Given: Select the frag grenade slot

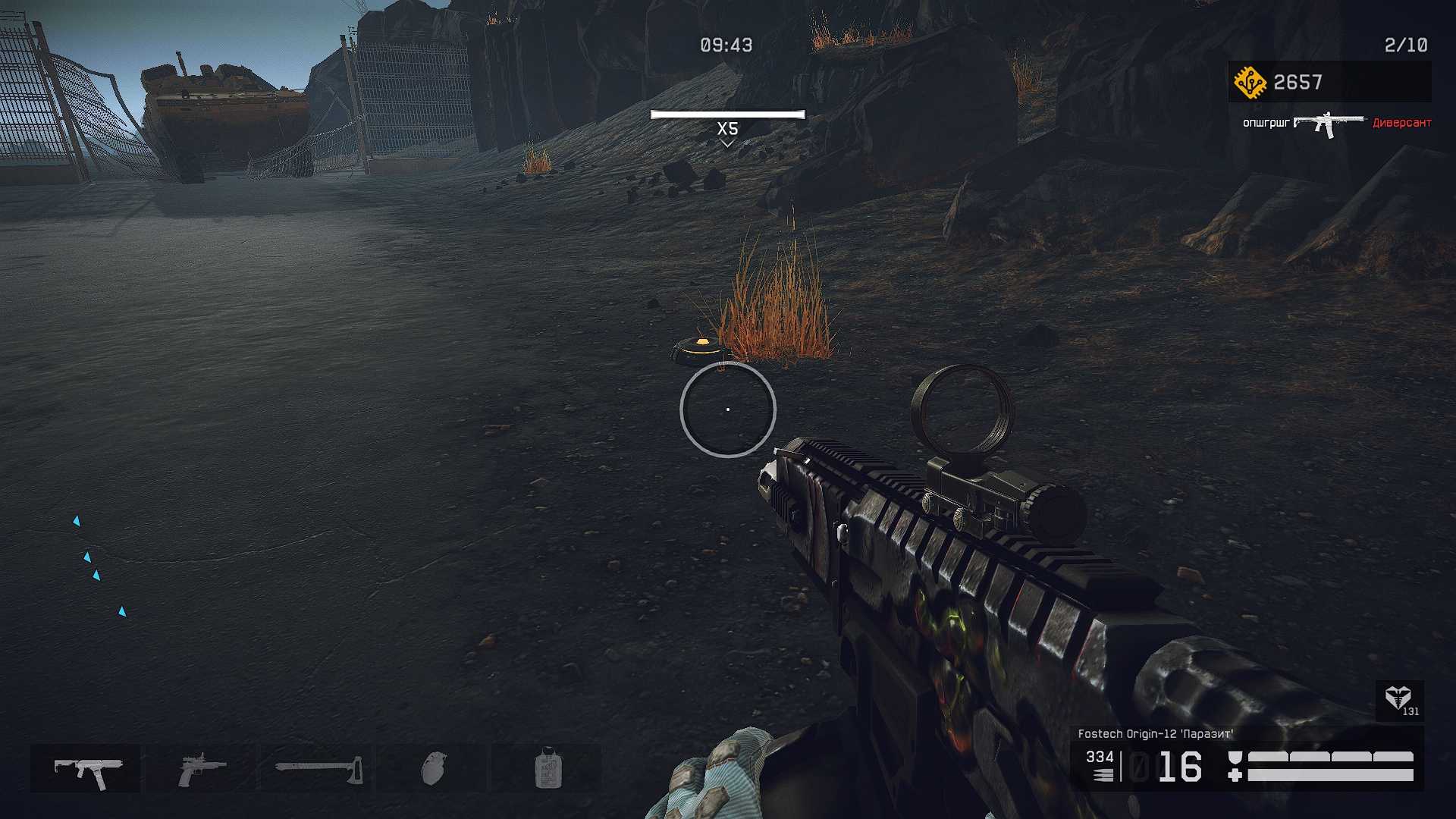Looking at the screenshot, I should click(433, 769).
